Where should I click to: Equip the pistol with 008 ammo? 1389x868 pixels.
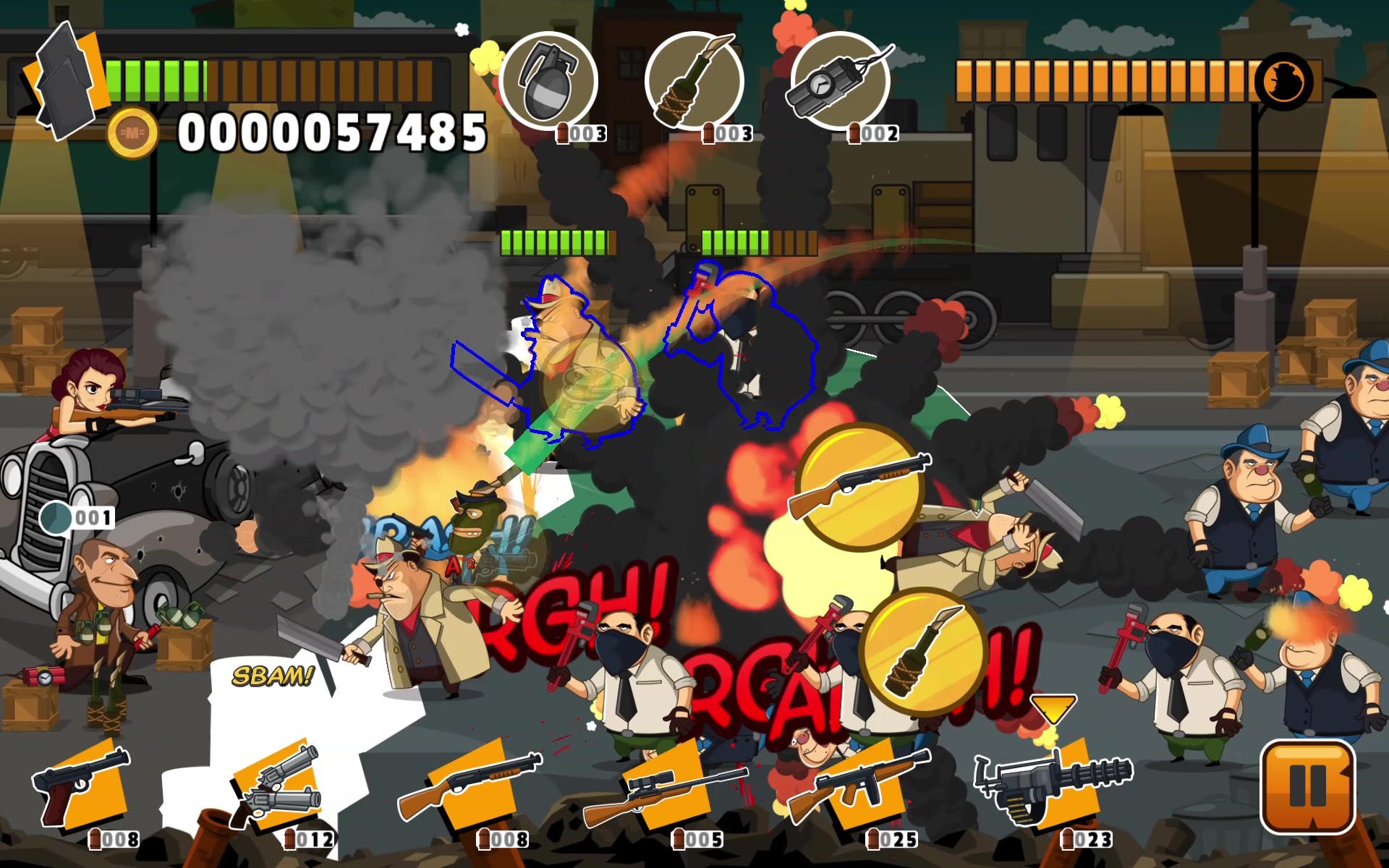pos(80,788)
